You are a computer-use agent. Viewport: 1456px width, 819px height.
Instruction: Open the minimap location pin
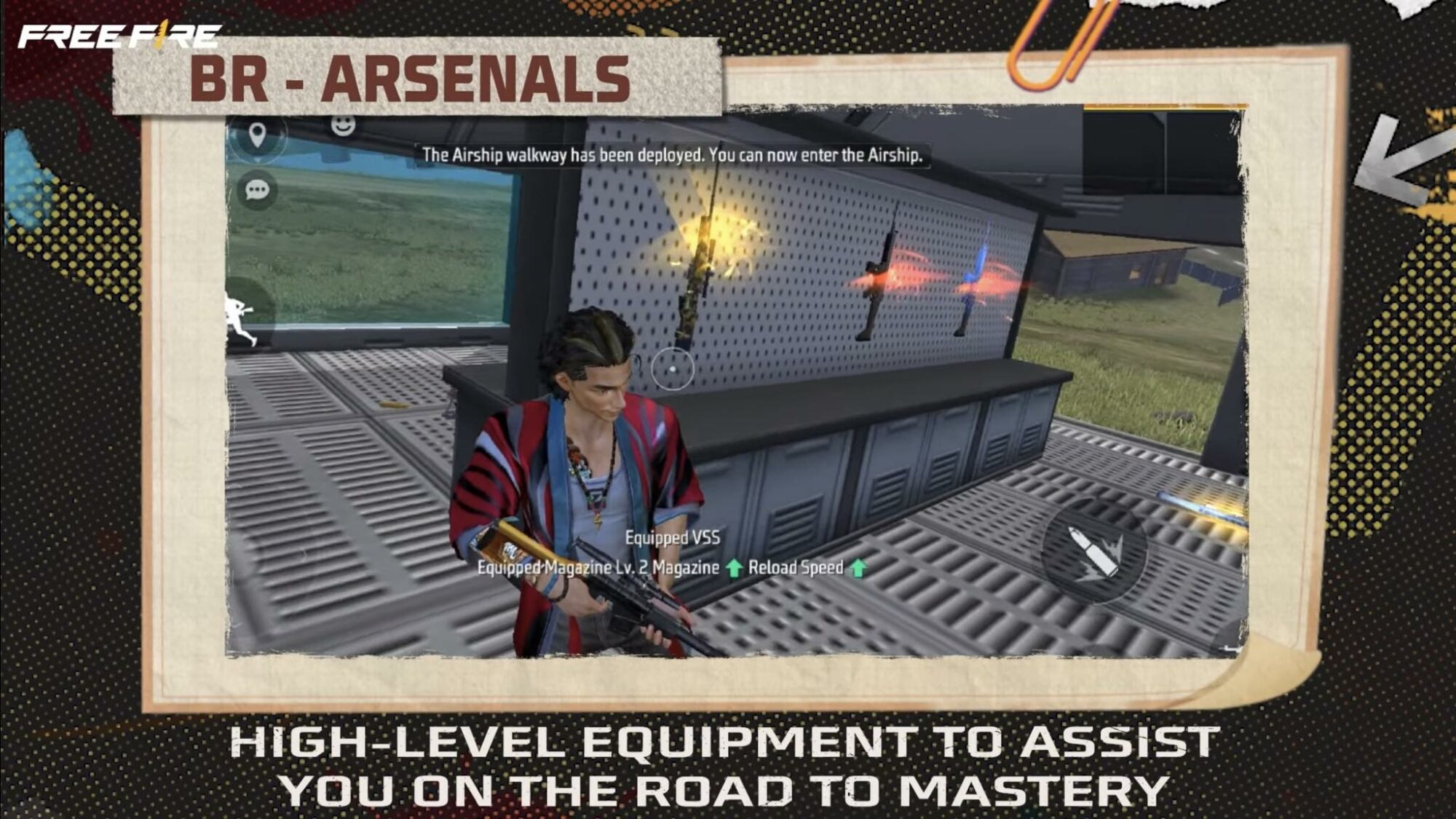click(x=257, y=133)
